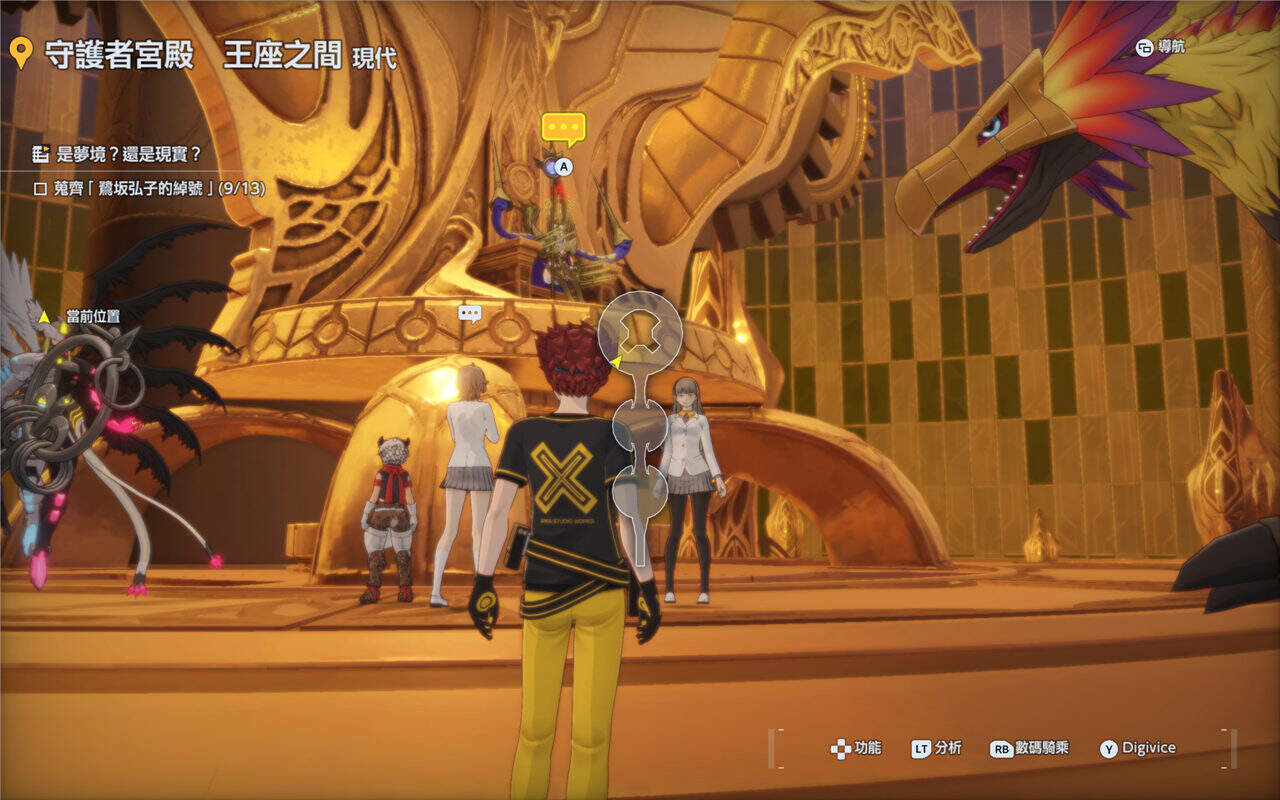
Task: Click the yellow speech bubble talk marker
Action: tap(563, 129)
